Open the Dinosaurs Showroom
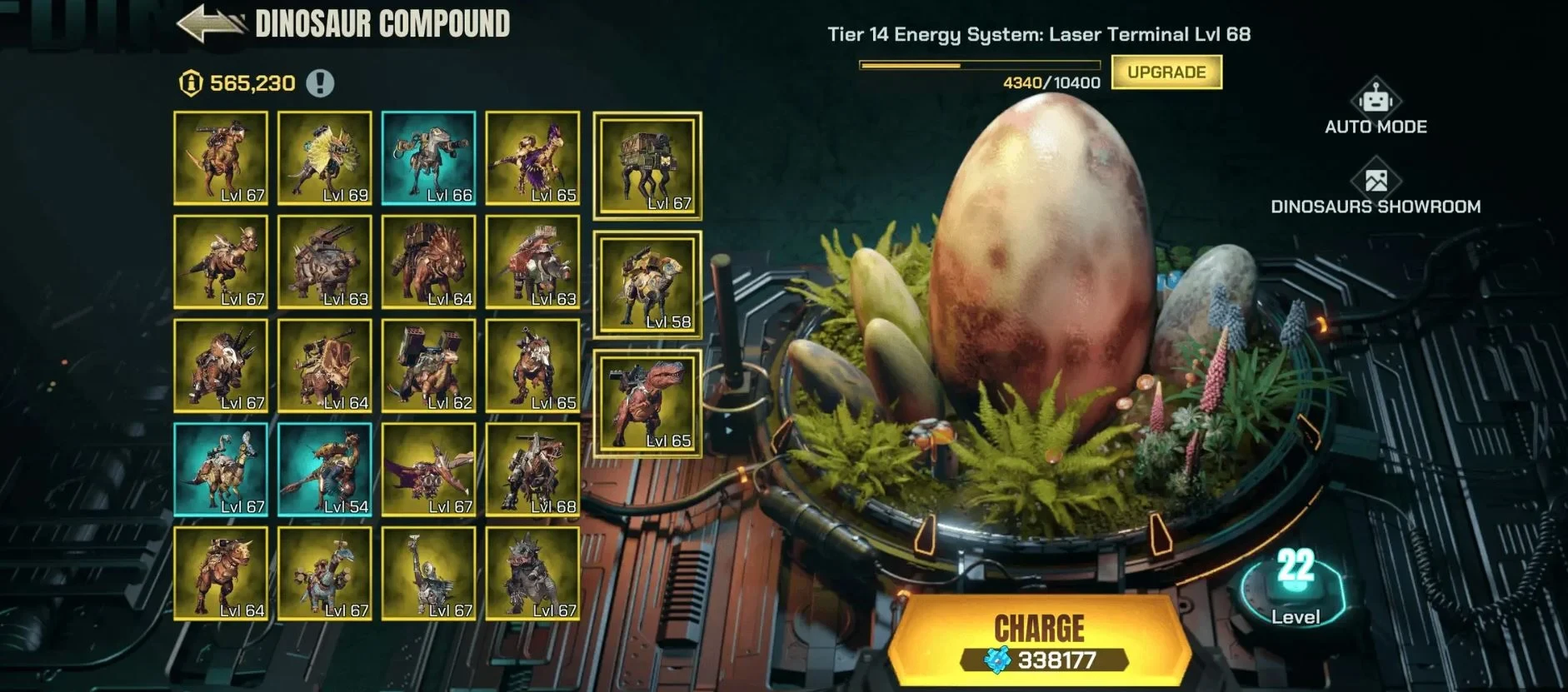1568x692 pixels. coord(1376,190)
